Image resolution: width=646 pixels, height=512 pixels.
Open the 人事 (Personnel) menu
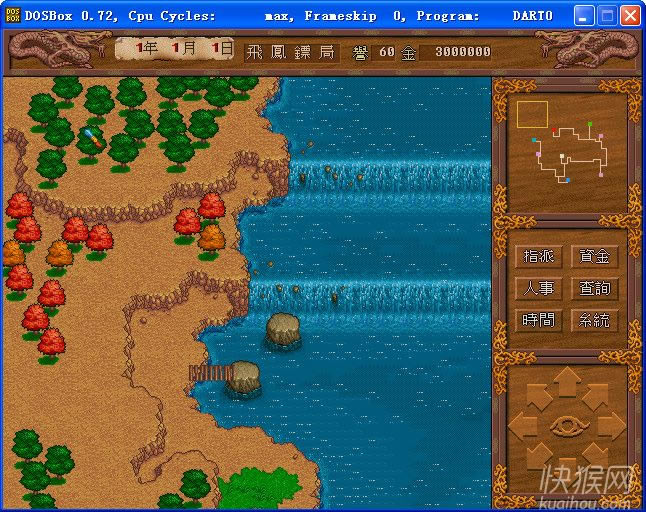pos(538,288)
